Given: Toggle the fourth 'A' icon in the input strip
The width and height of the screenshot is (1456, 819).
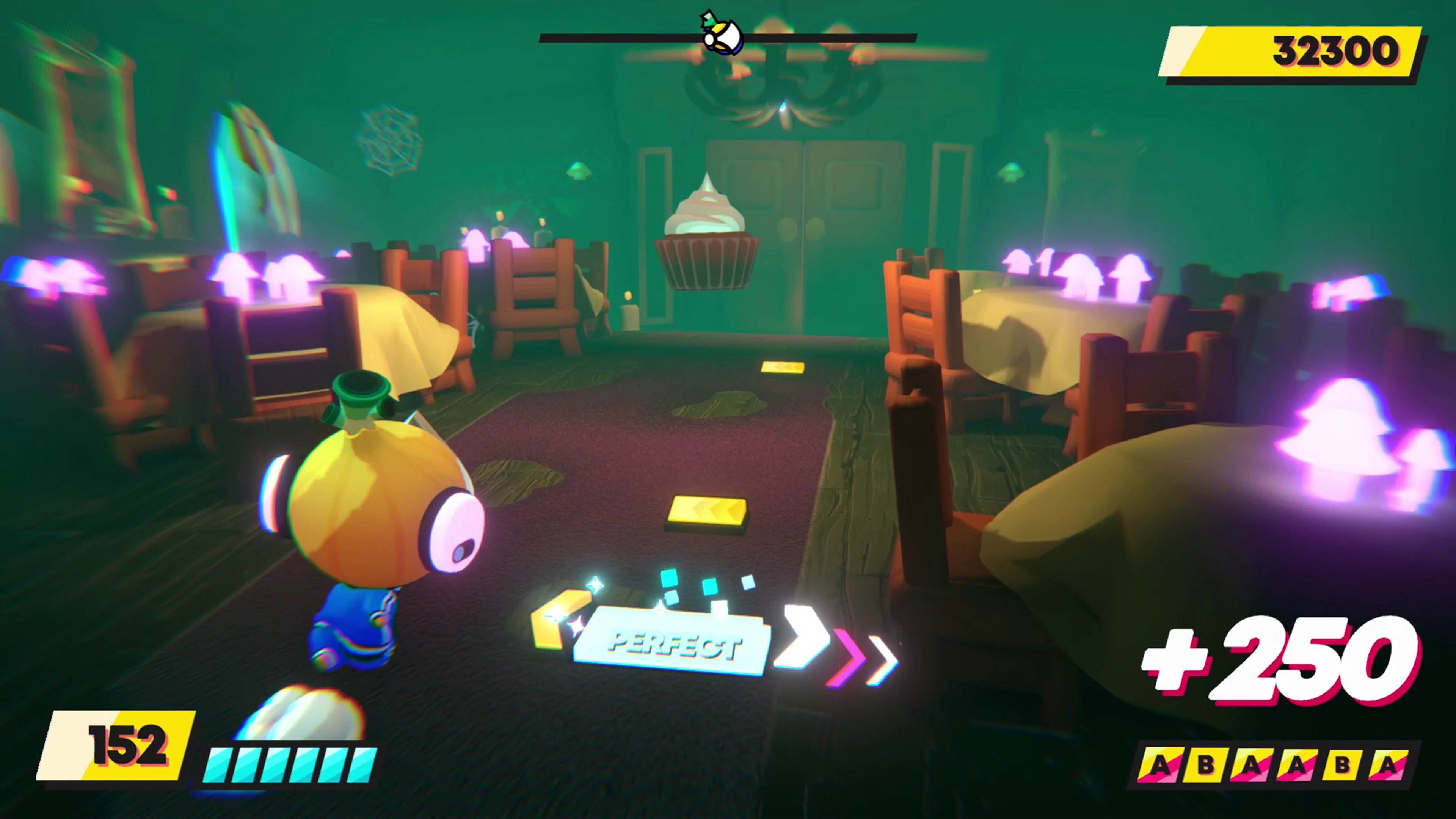Looking at the screenshot, I should 1298,765.
